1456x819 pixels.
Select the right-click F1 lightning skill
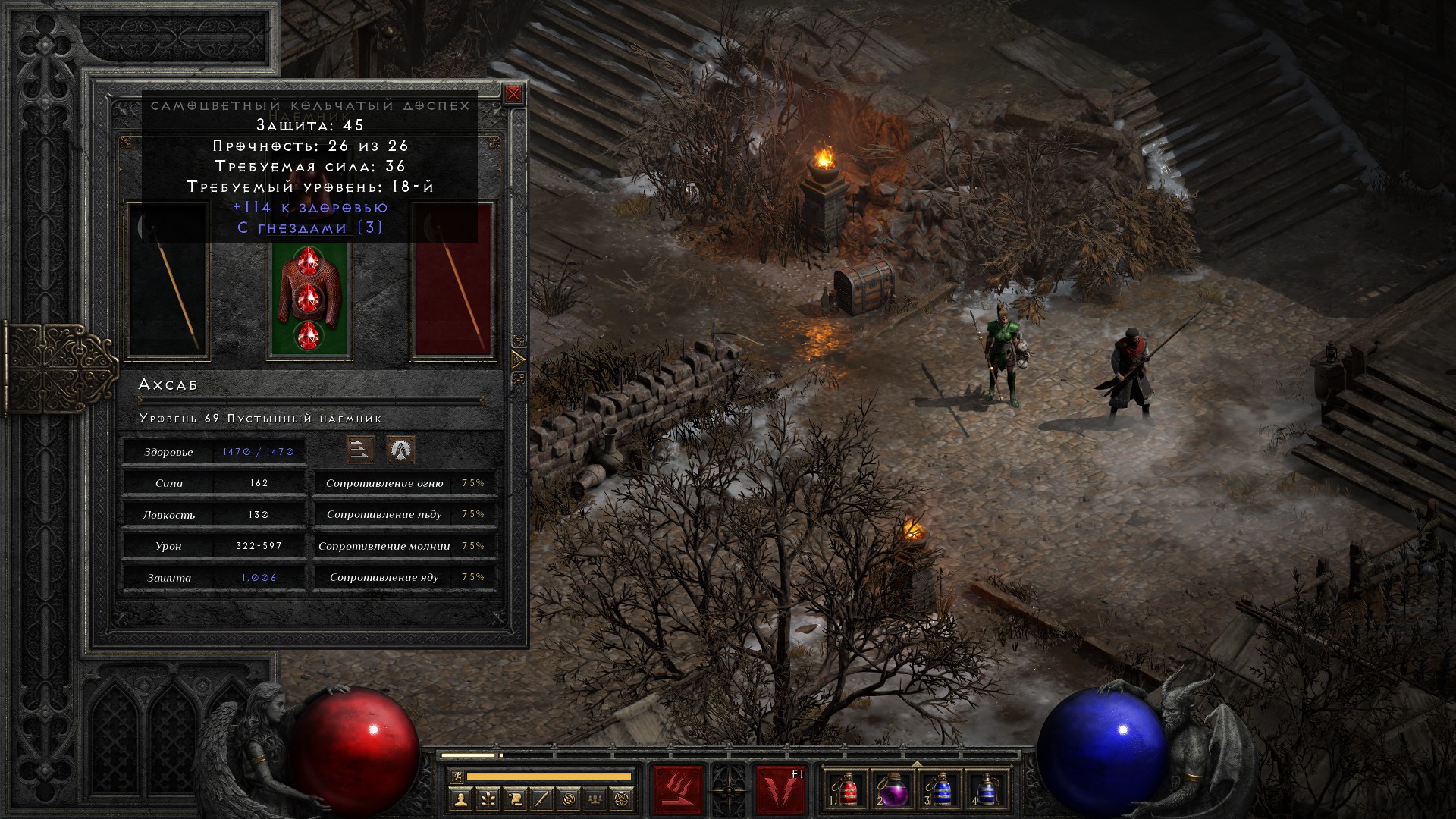coord(780,790)
